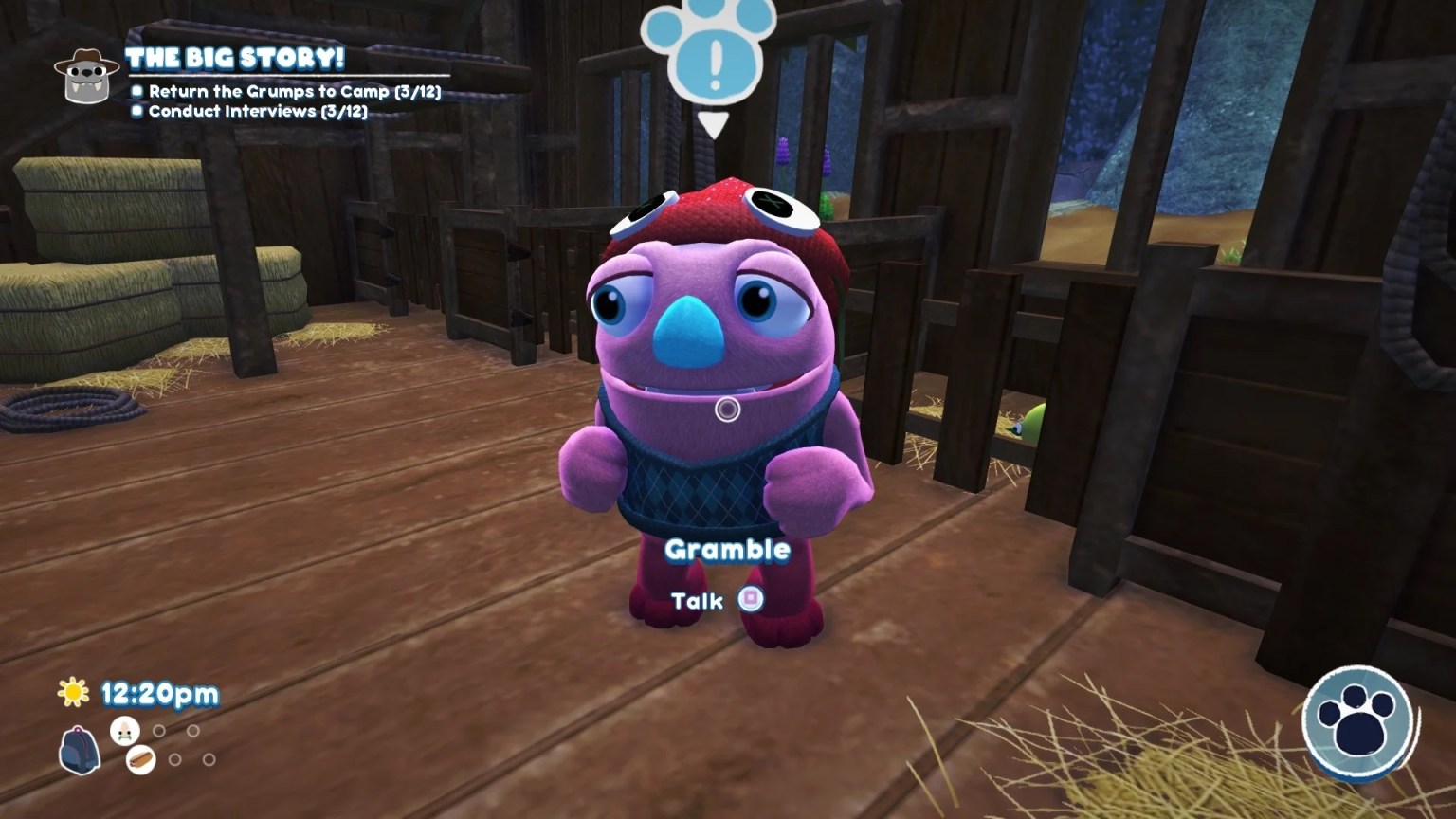Check the Return the Grumps objective marker

tap(136, 92)
